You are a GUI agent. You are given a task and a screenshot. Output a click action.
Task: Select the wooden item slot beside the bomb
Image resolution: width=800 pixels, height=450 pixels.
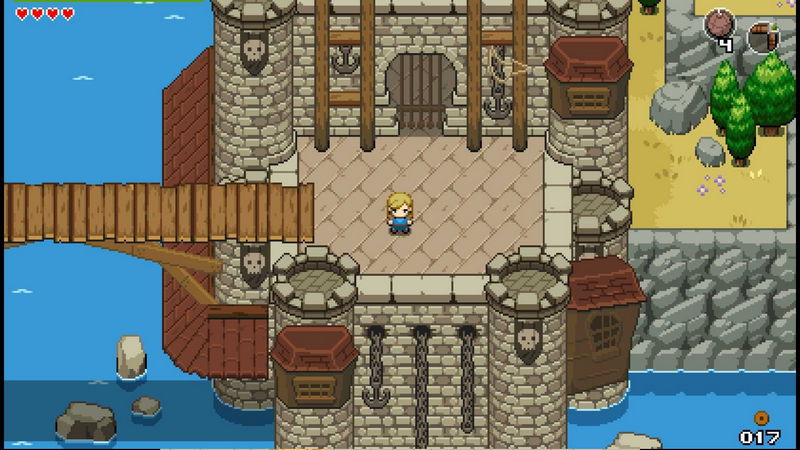[765, 35]
